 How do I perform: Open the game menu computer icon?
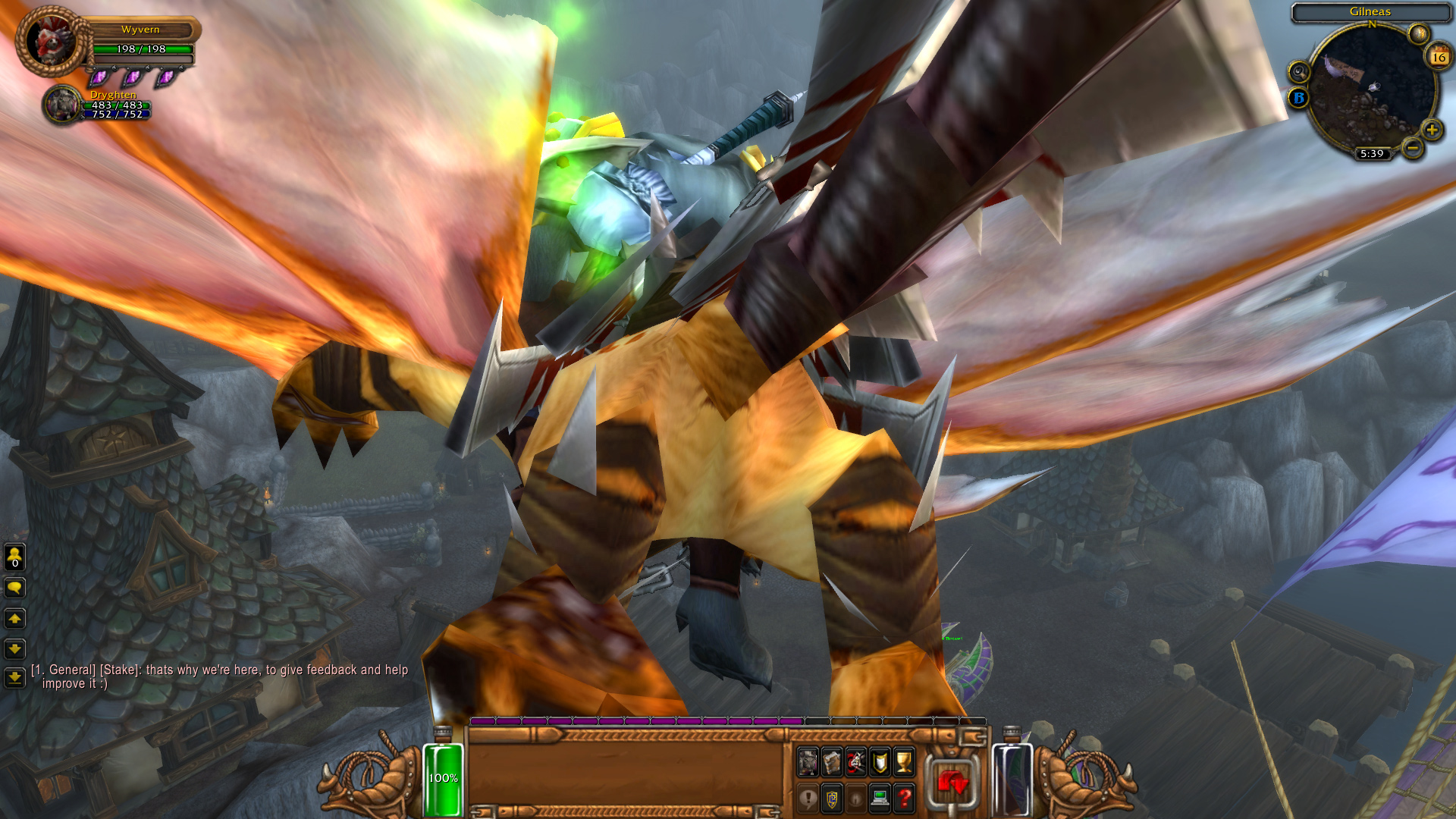point(880,799)
